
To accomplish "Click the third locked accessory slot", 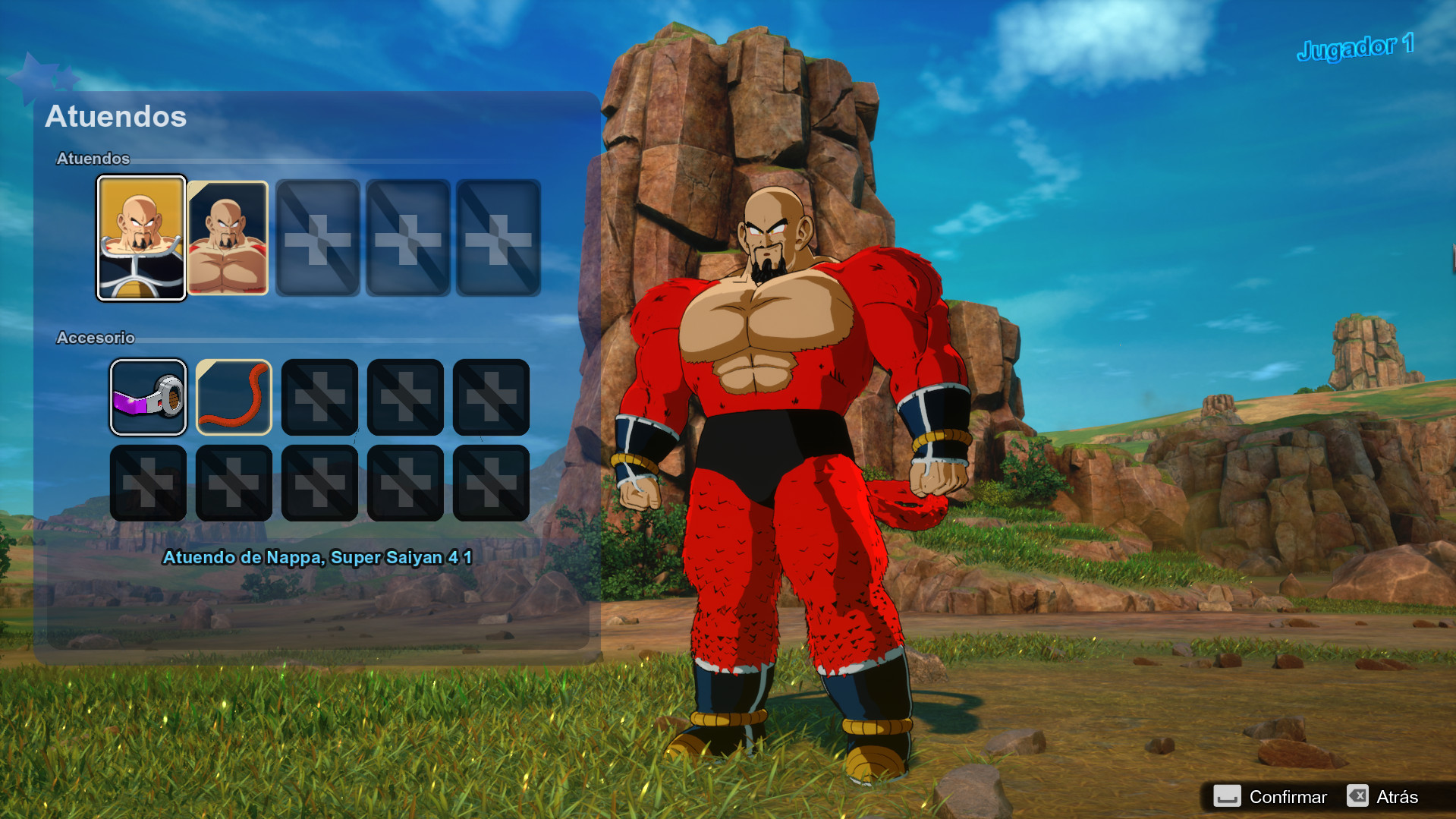I will point(319,396).
